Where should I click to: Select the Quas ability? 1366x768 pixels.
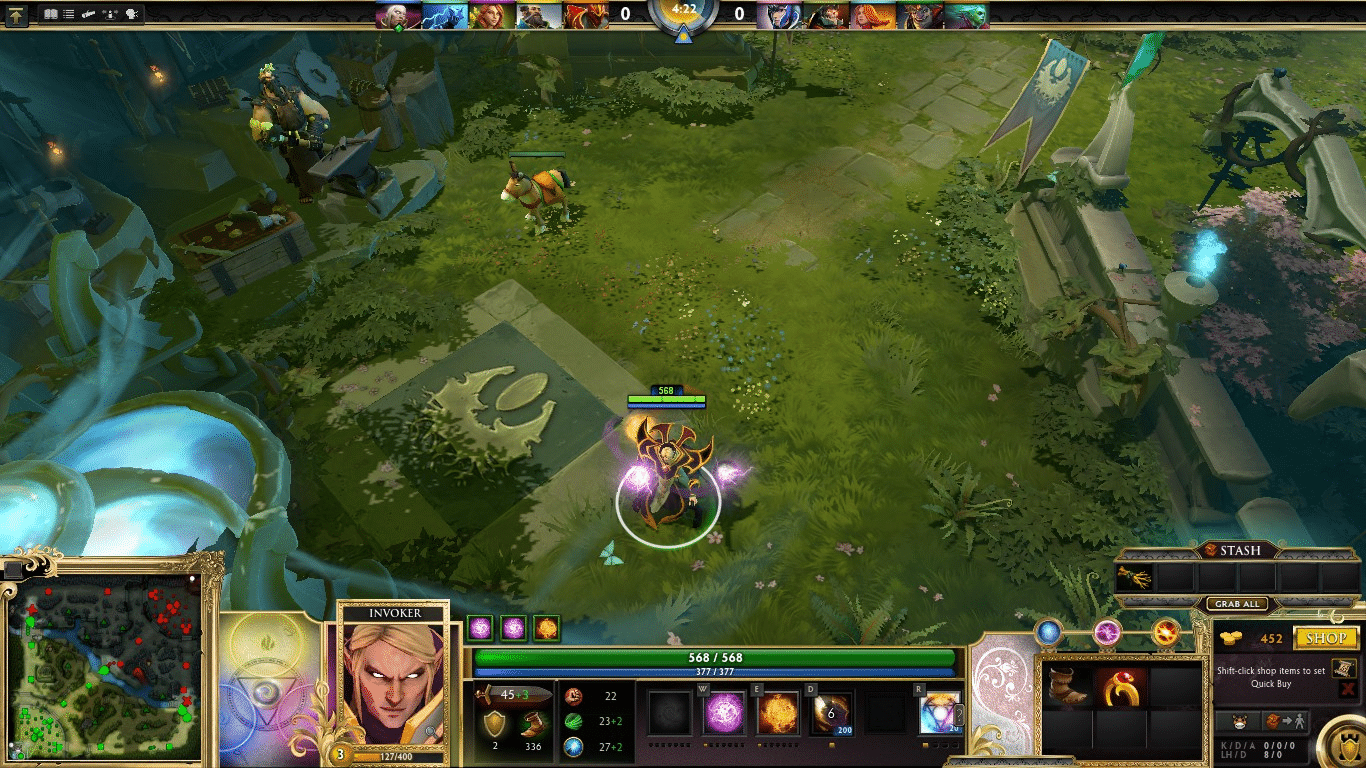point(668,712)
